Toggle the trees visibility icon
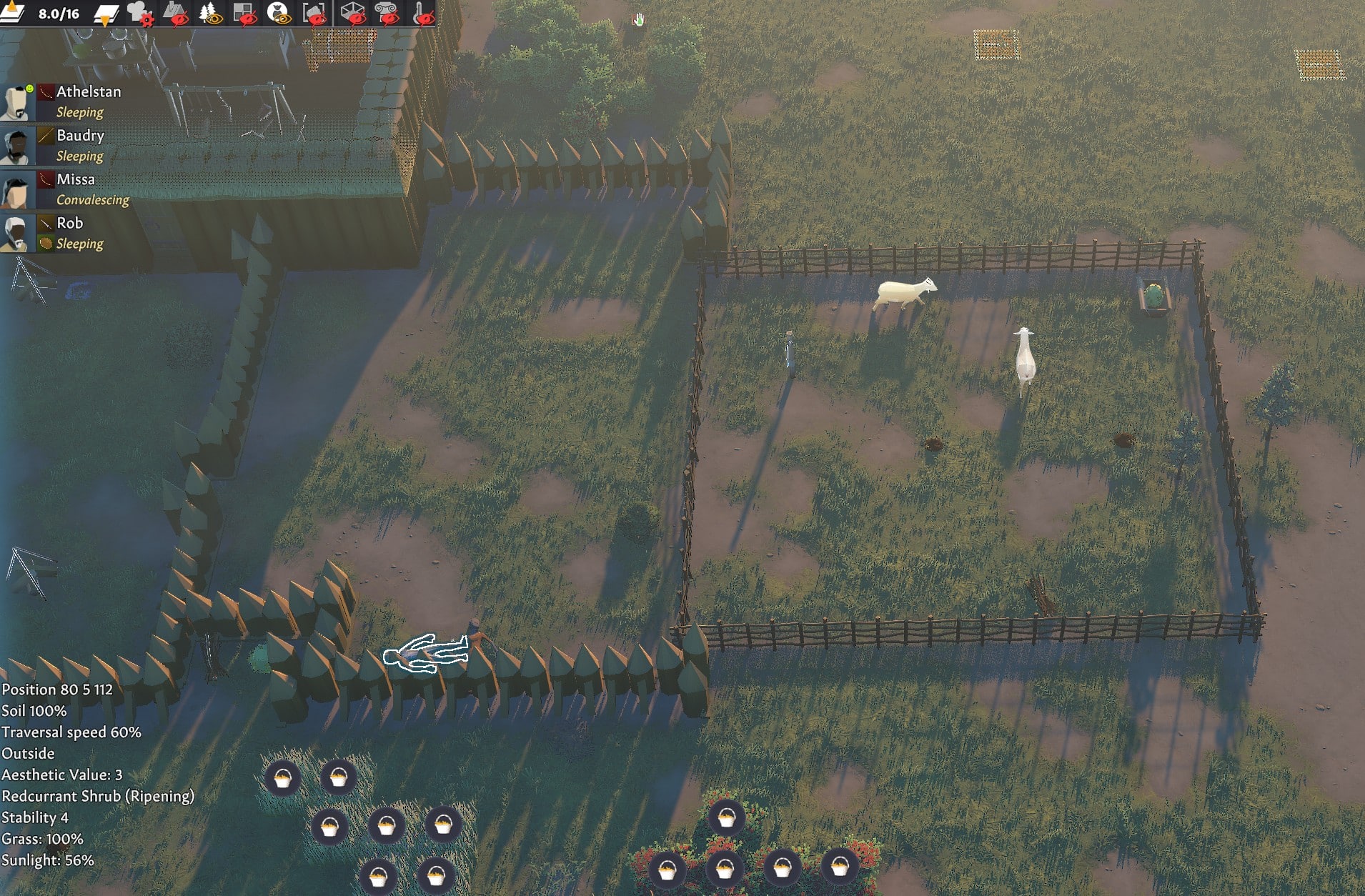The image size is (1365, 896). coord(209,13)
